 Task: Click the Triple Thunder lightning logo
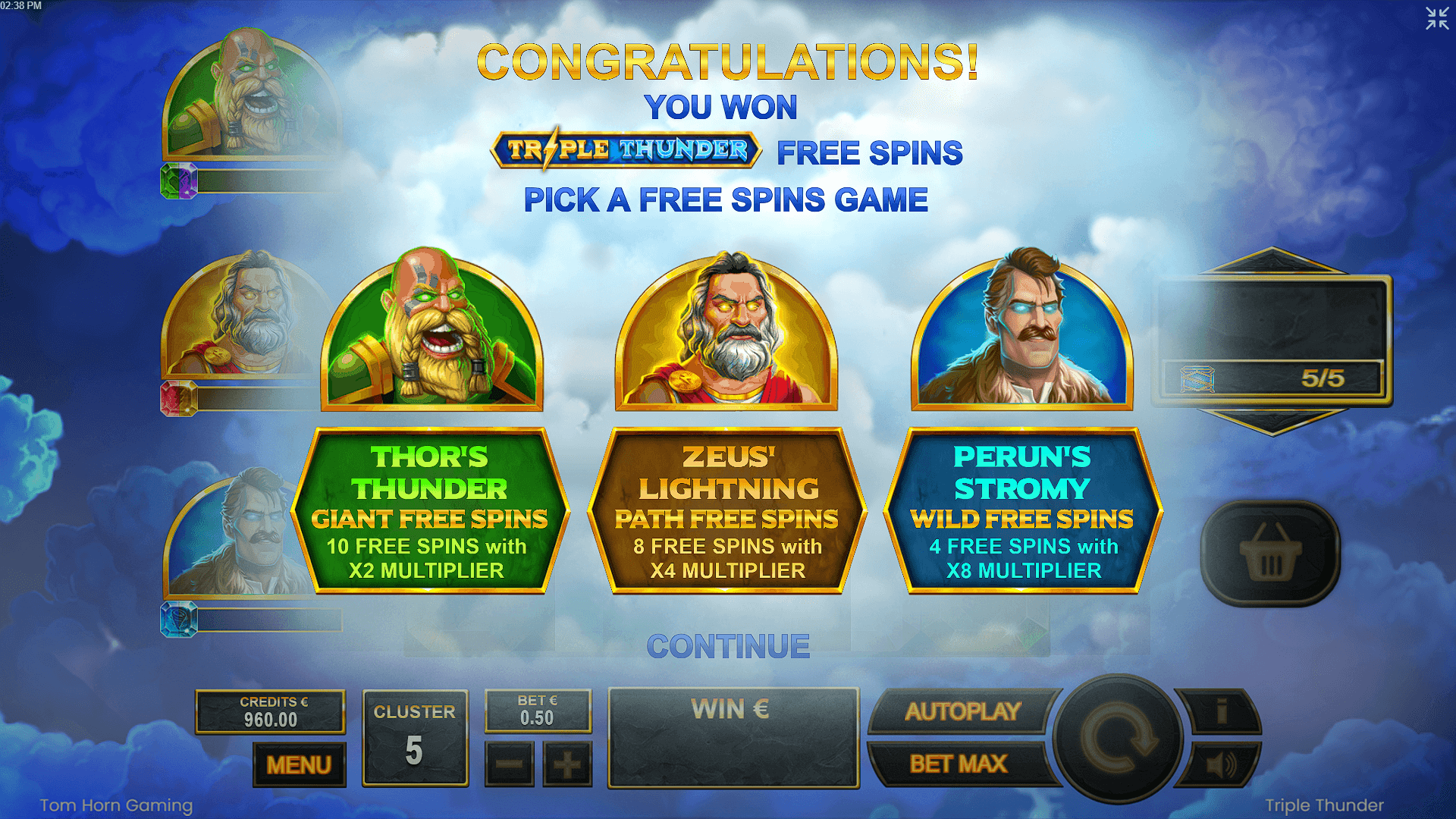click(626, 151)
